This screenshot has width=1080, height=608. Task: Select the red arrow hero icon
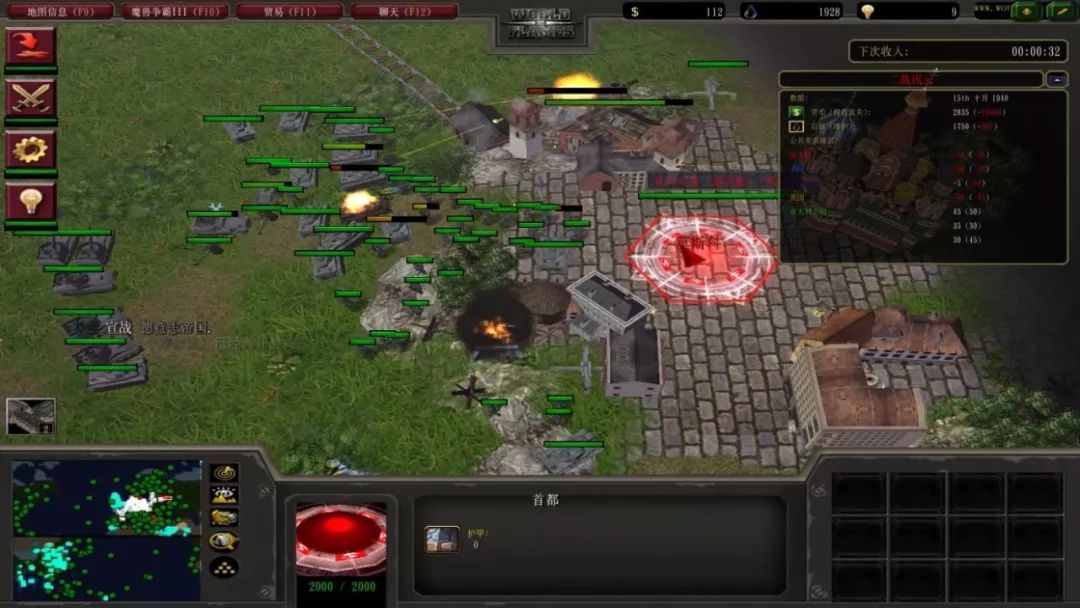31,46
